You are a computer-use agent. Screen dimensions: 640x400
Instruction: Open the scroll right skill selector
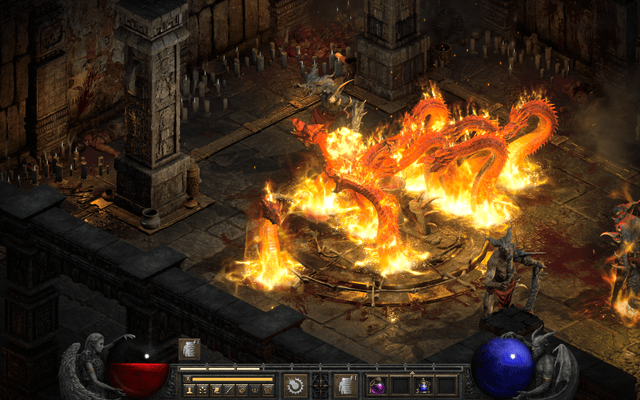coord(345,385)
